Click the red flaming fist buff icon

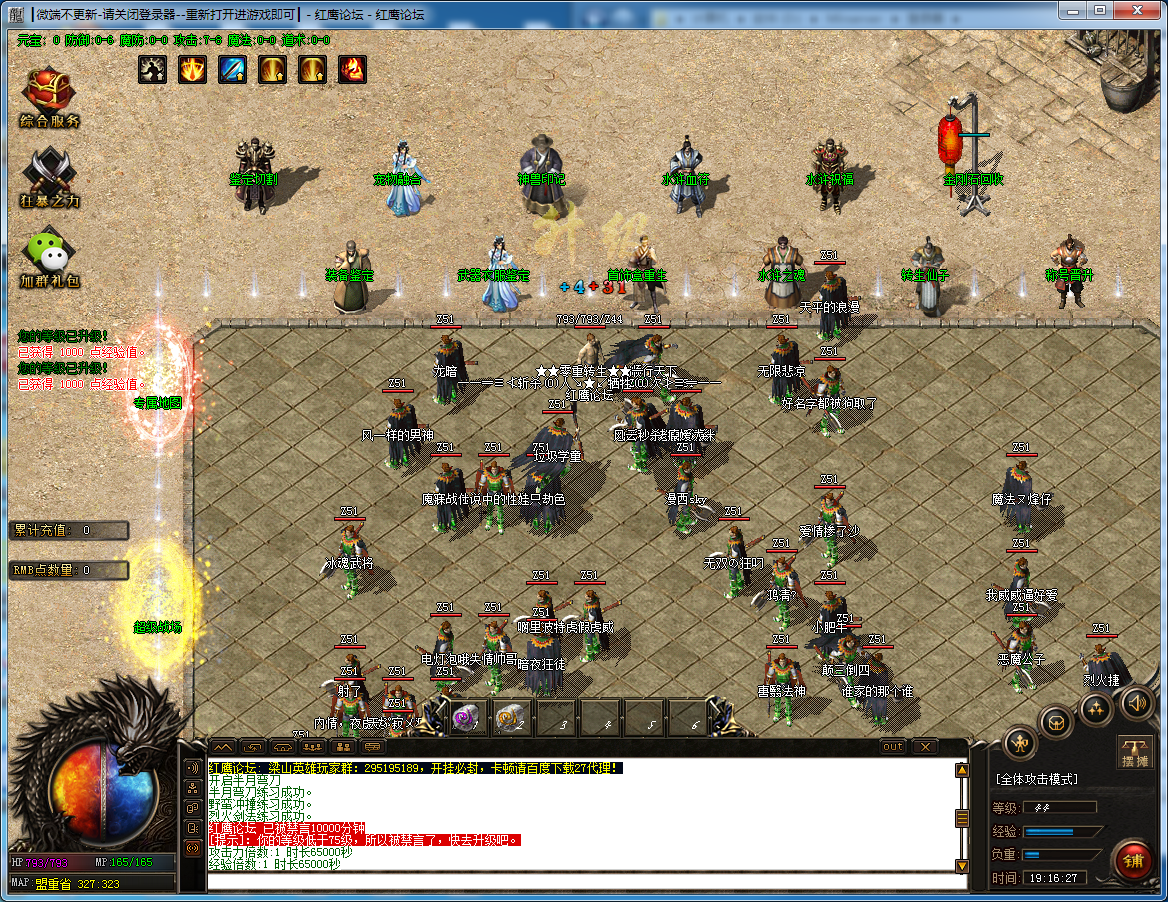(x=352, y=69)
